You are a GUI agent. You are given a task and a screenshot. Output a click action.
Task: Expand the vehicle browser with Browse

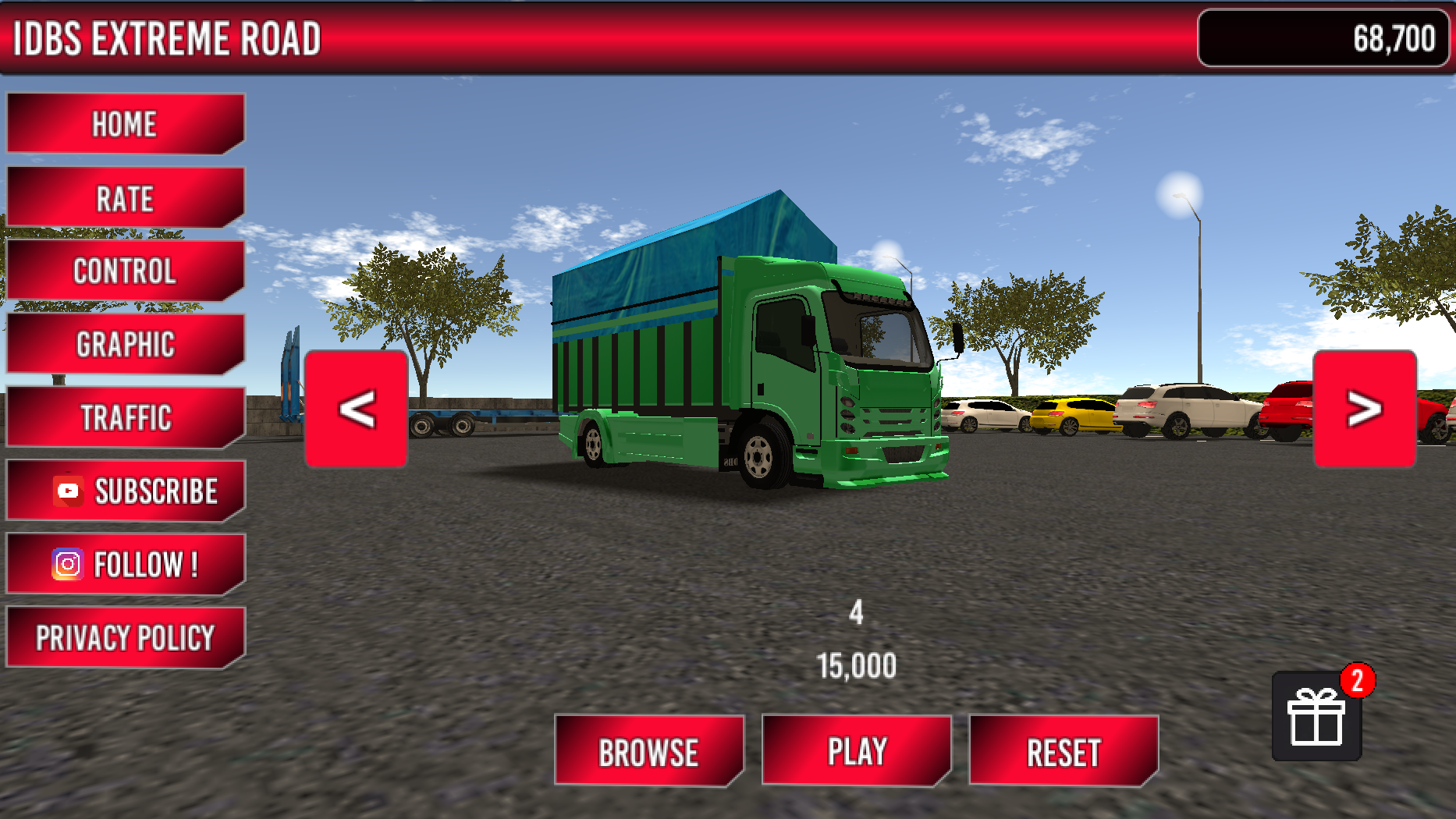[x=650, y=751]
